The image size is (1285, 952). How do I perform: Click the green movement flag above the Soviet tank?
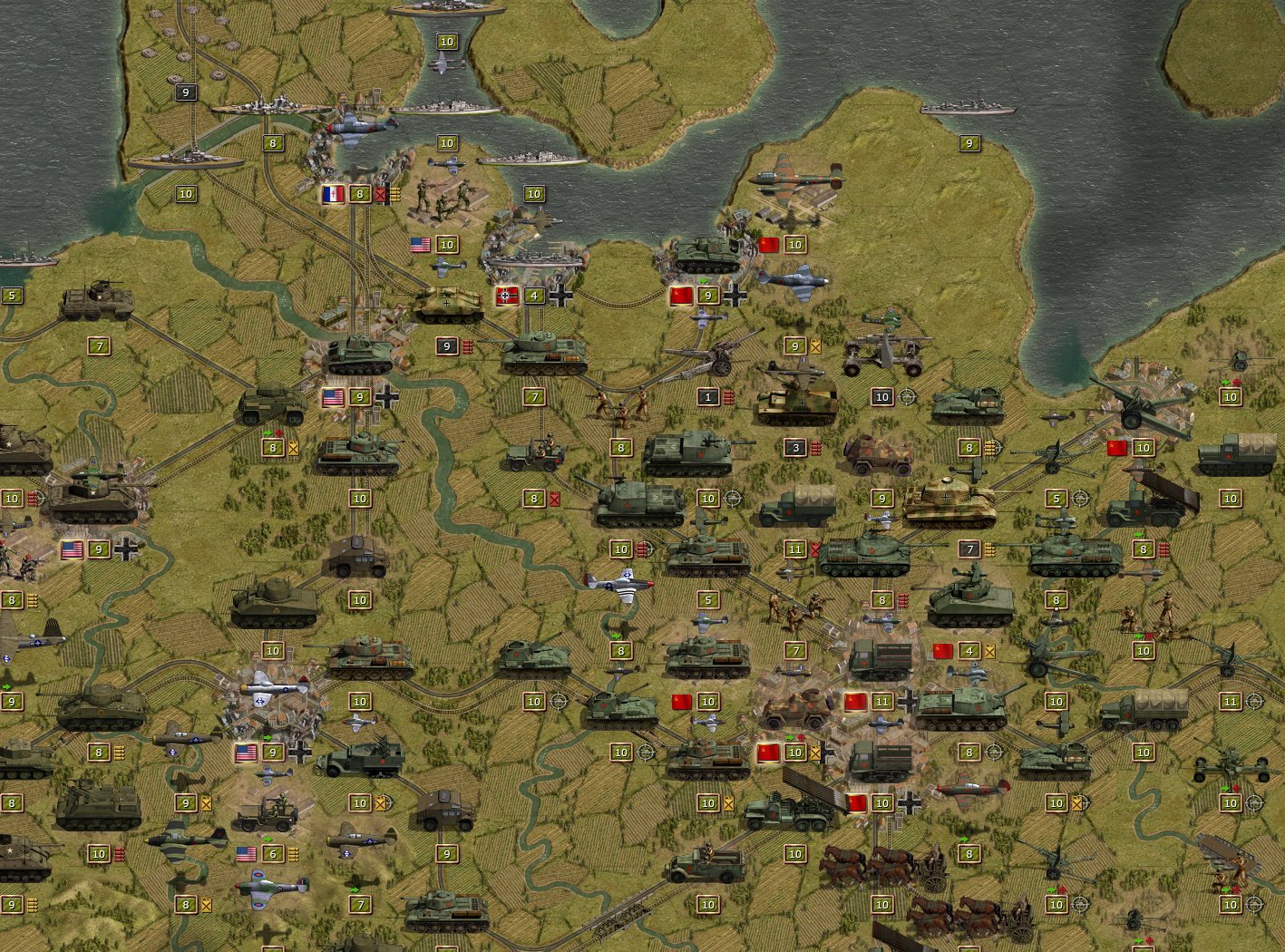click(x=703, y=281)
